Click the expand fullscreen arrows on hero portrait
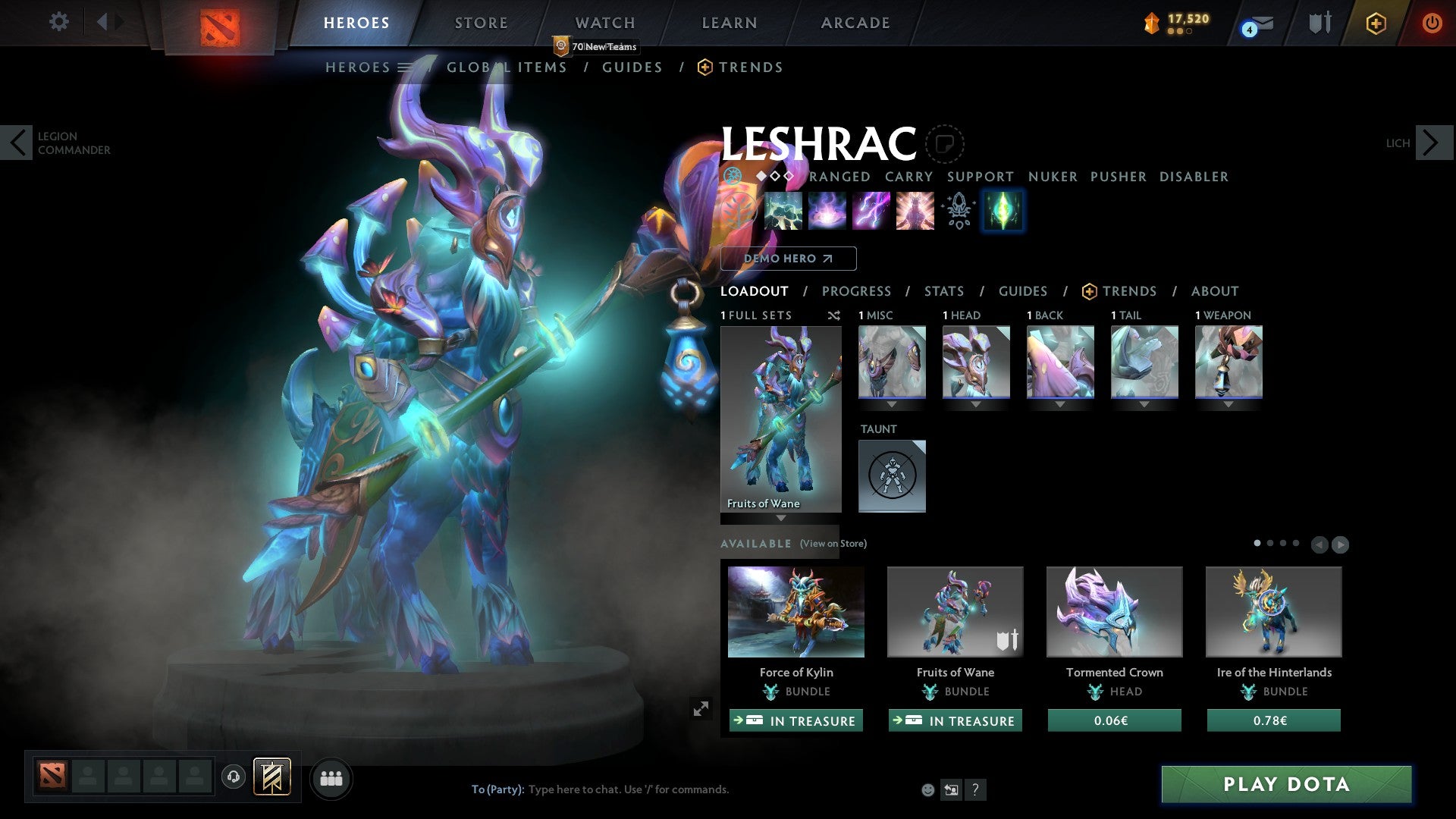This screenshot has height=819, width=1456. [x=701, y=708]
